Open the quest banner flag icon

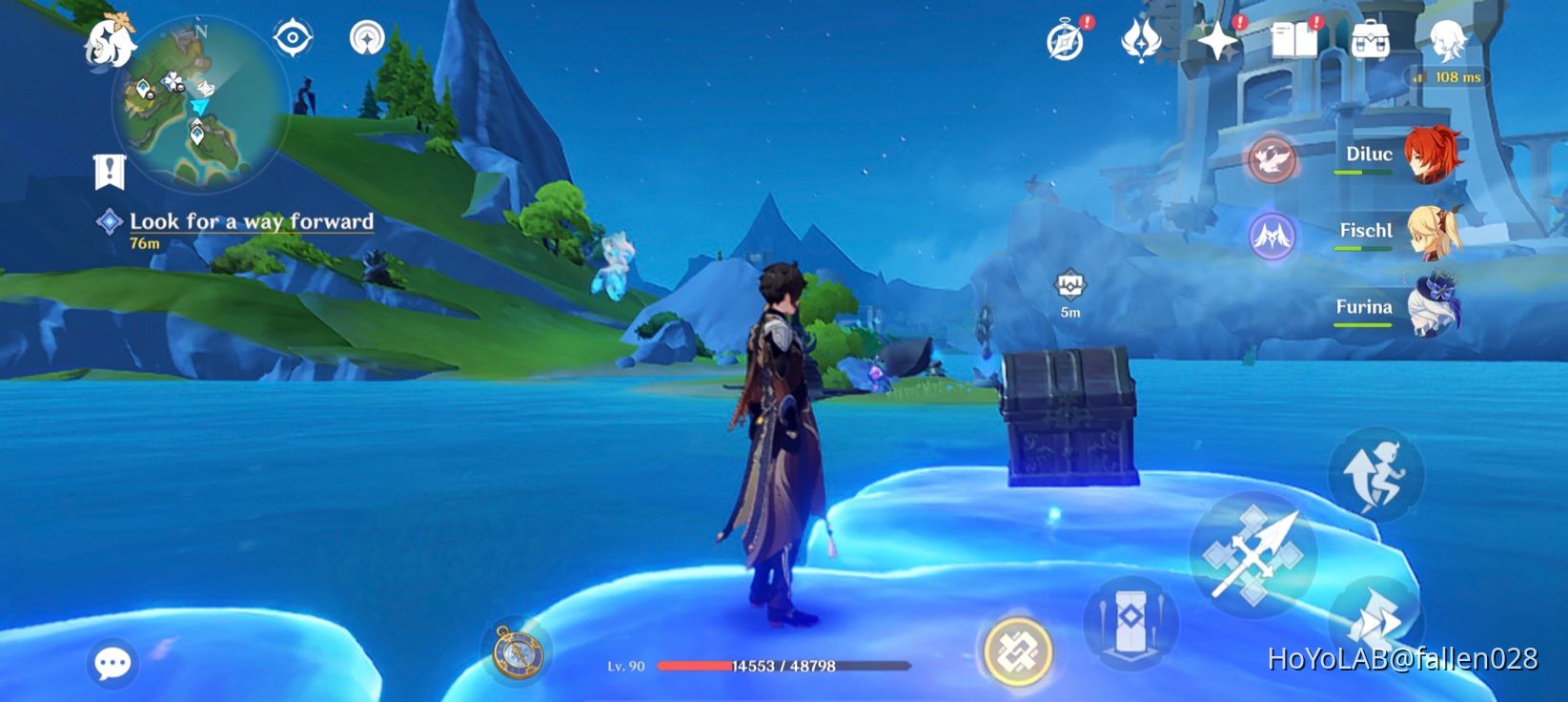(111, 172)
